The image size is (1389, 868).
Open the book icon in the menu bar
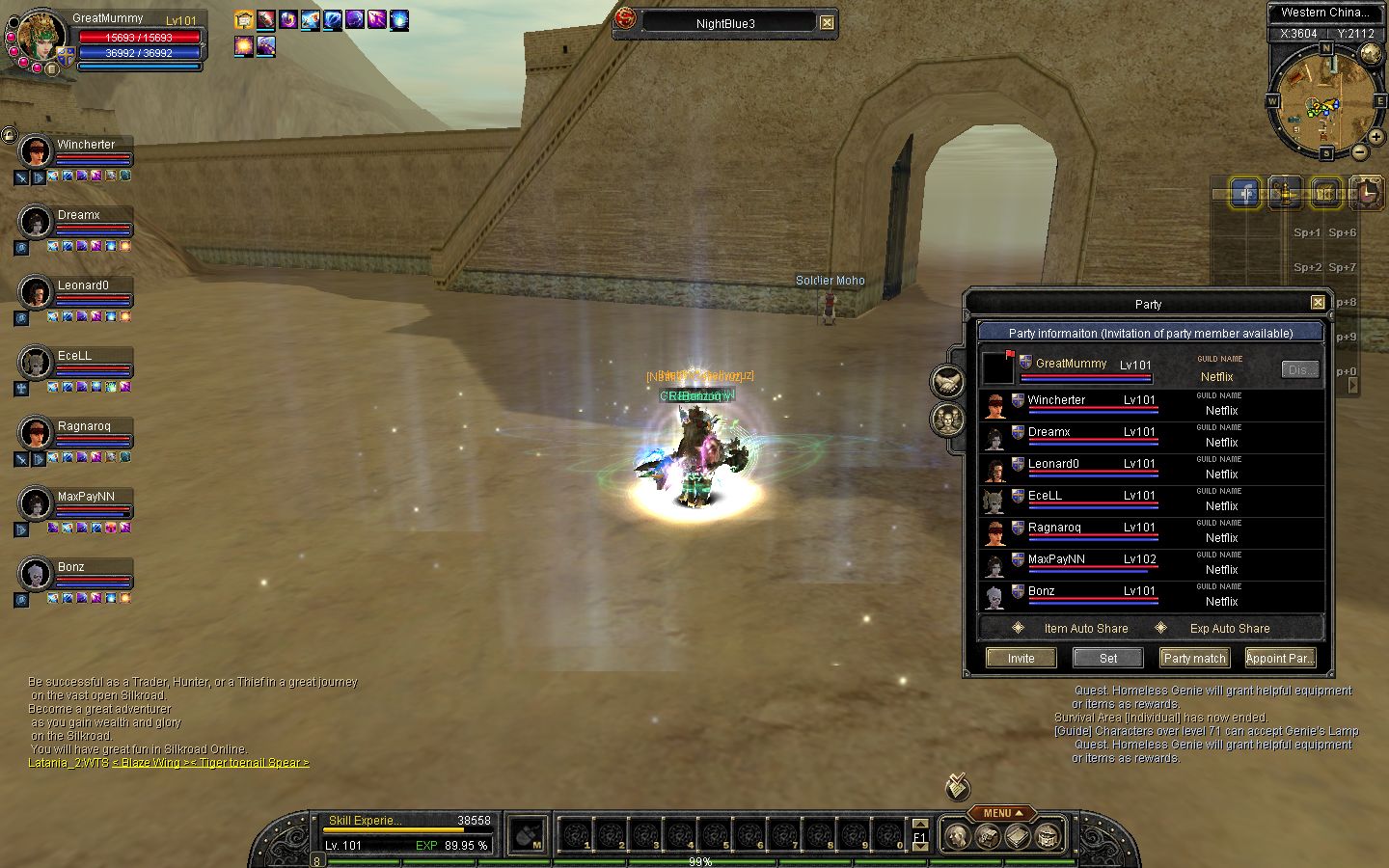click(x=1018, y=836)
